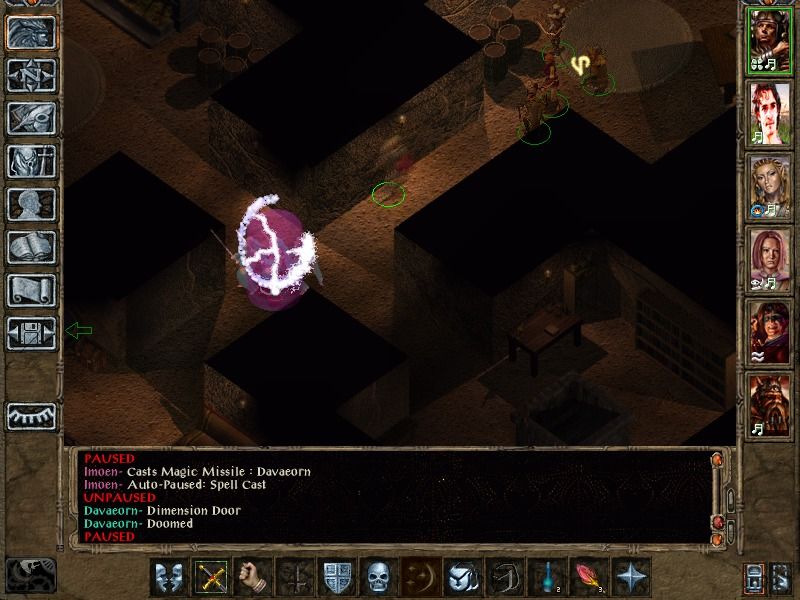Choose the pink-haired Imoen portrait
This screenshot has width=800, height=600.
tap(770, 260)
